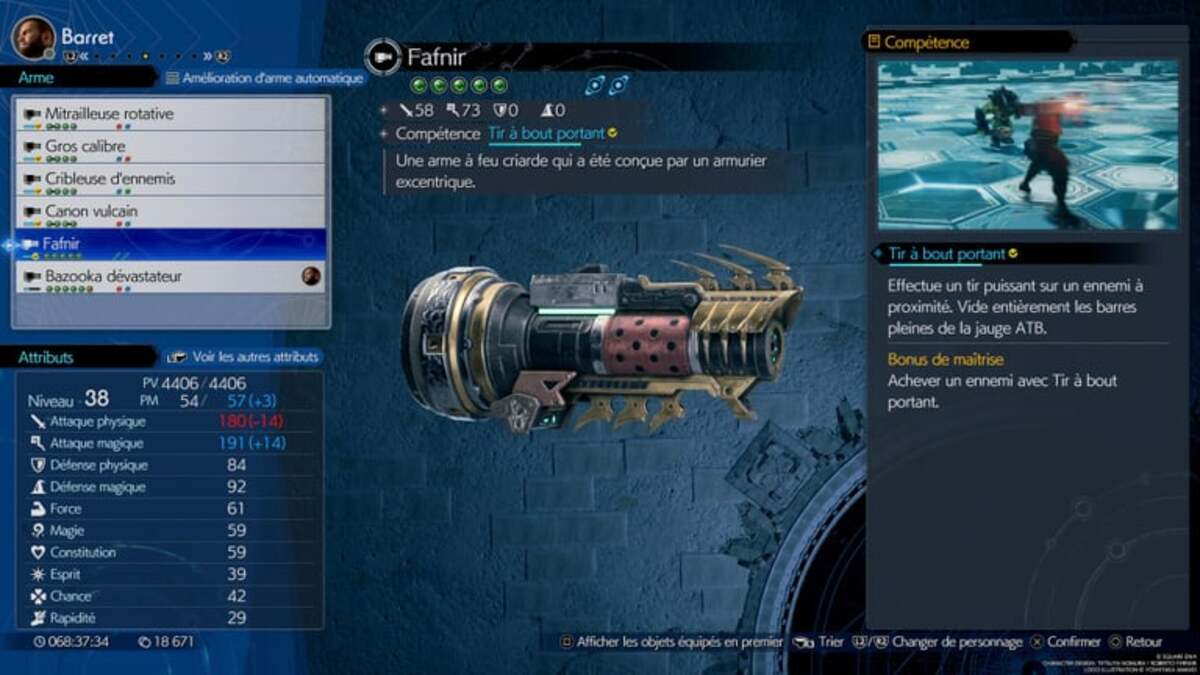1200x675 pixels.
Task: Open Voir les autres attributs
Action: click(x=245, y=356)
